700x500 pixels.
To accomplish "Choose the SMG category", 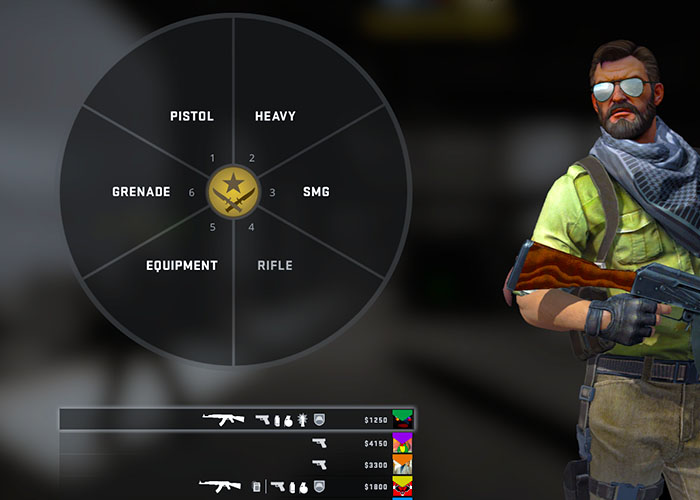I will coord(316,191).
